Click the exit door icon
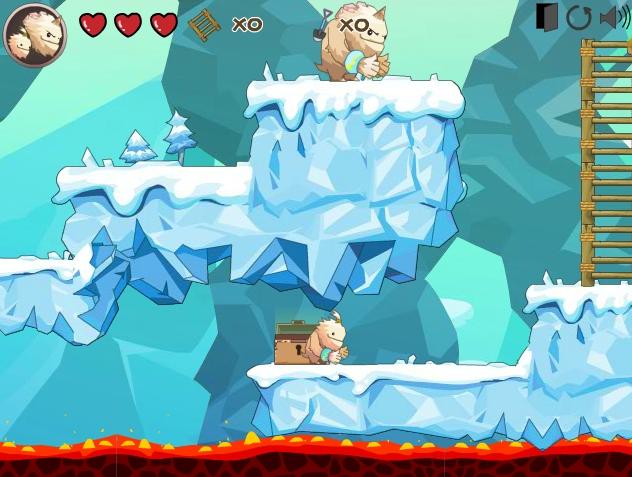 [x=547, y=17]
